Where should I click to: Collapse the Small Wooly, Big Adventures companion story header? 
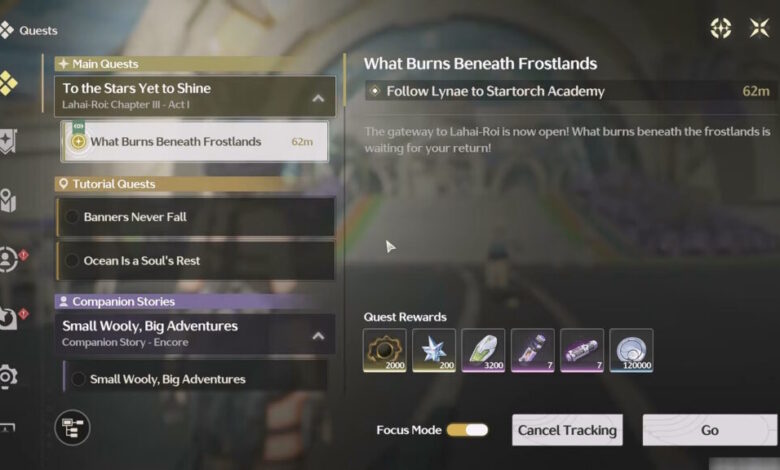(x=318, y=336)
